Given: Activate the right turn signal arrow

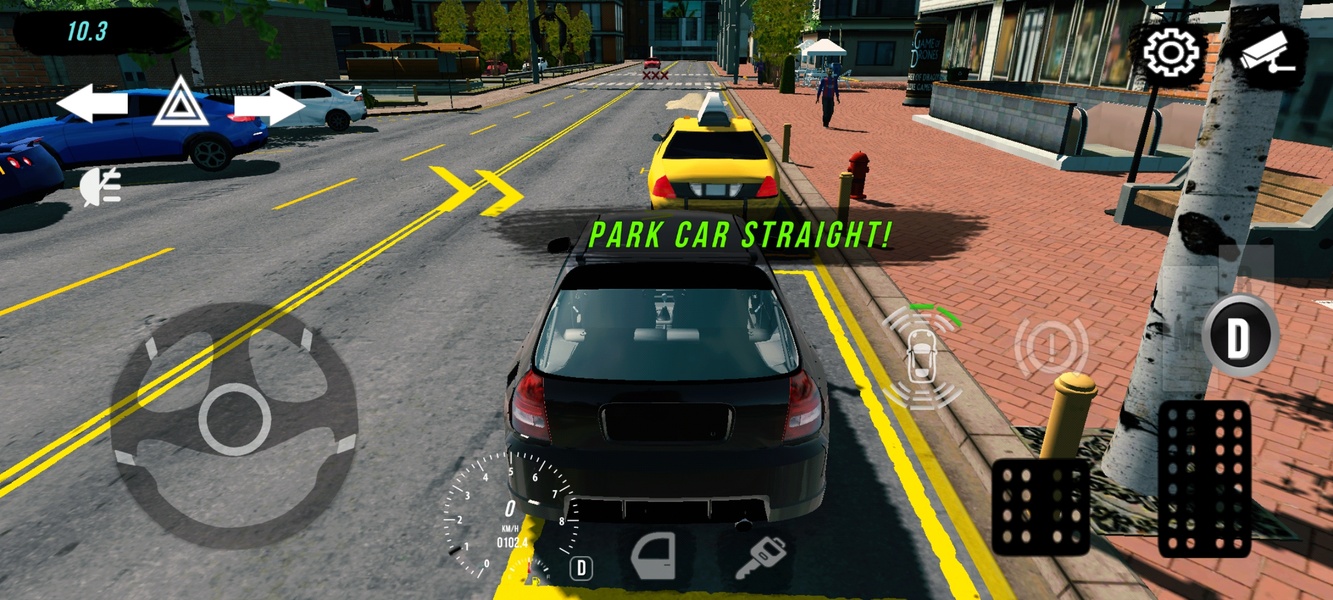Looking at the screenshot, I should 270,104.
